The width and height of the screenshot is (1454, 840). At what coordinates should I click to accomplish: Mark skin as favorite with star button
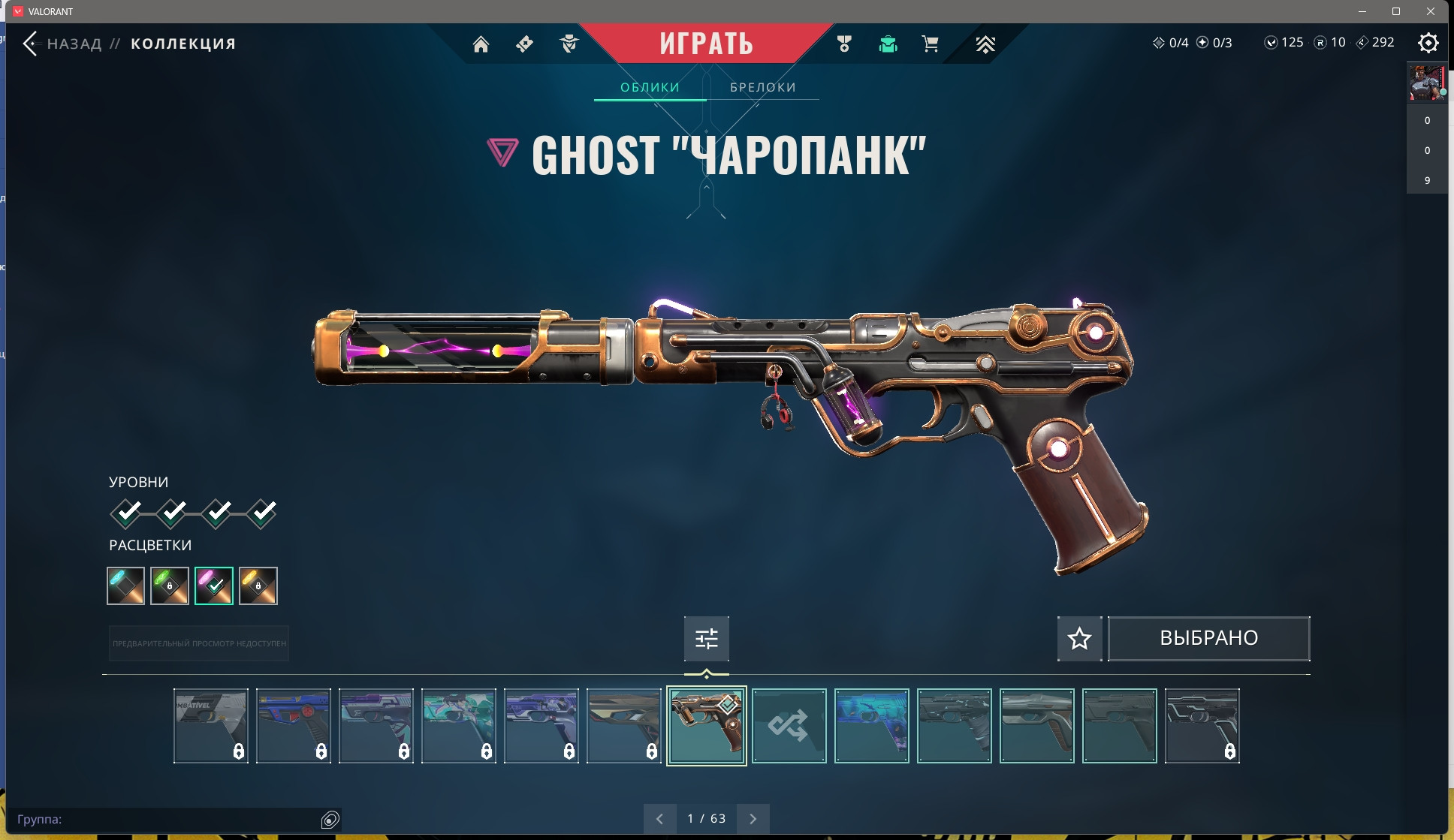1079,639
